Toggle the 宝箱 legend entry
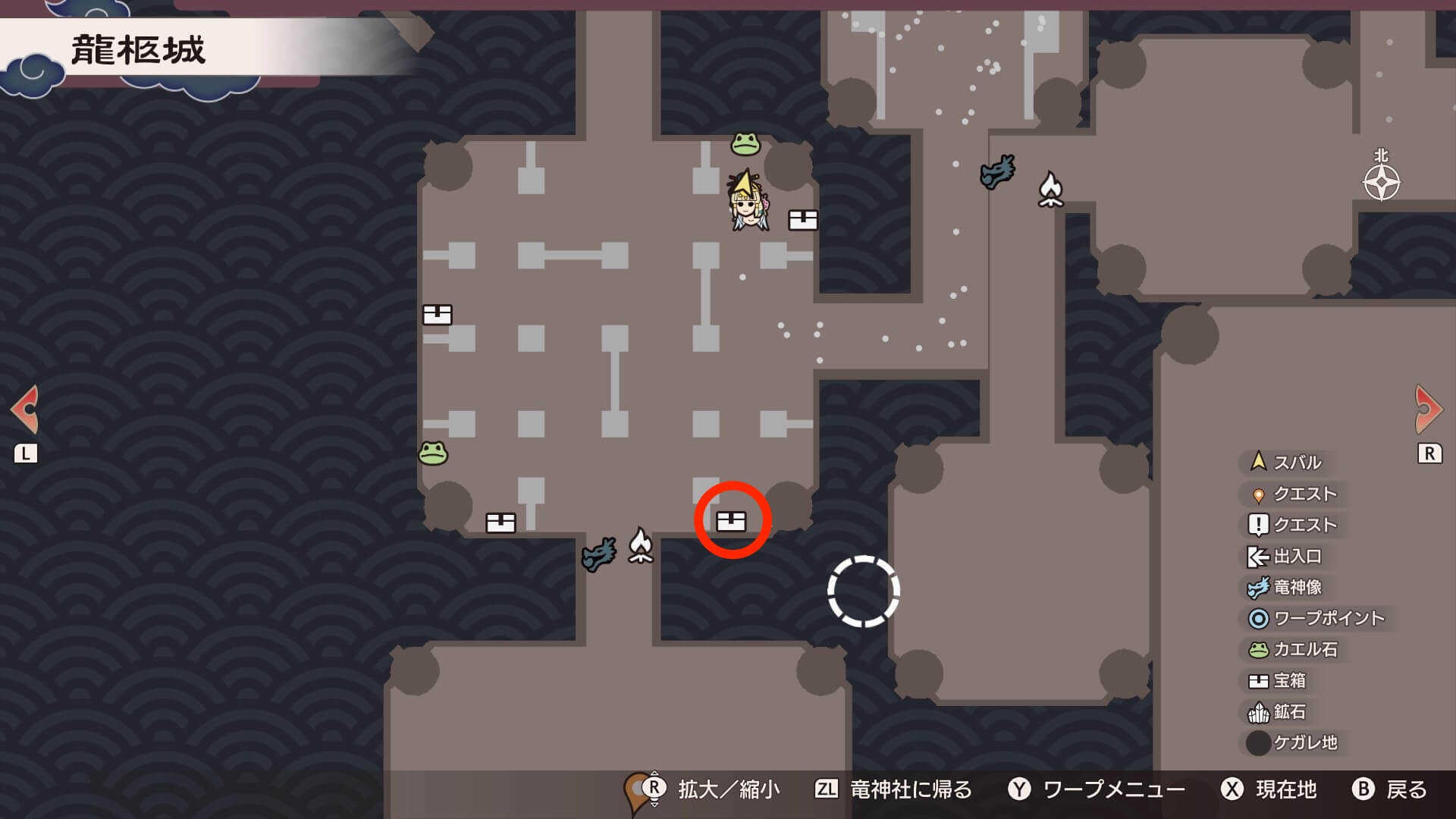Screen dimensions: 1456x819 pyautogui.click(x=1282, y=682)
